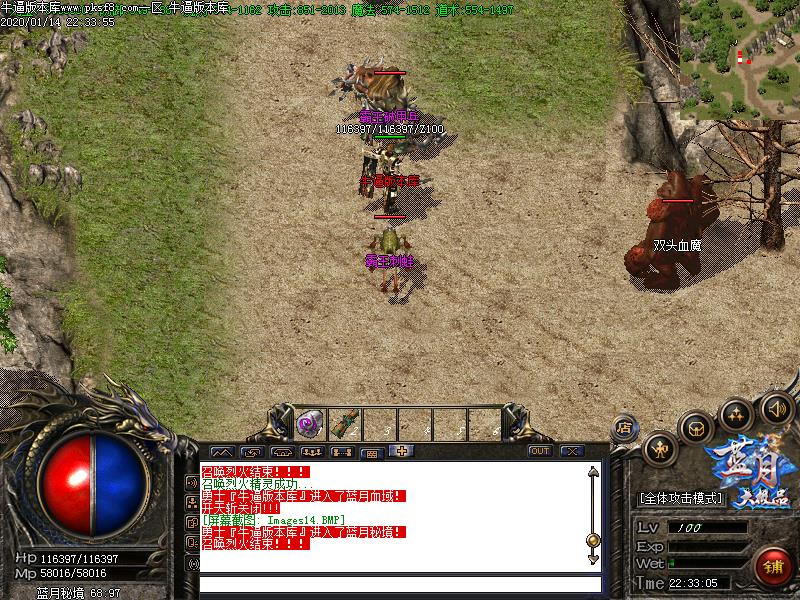Open the skills icon with three stars
The image size is (800, 600).
[738, 413]
